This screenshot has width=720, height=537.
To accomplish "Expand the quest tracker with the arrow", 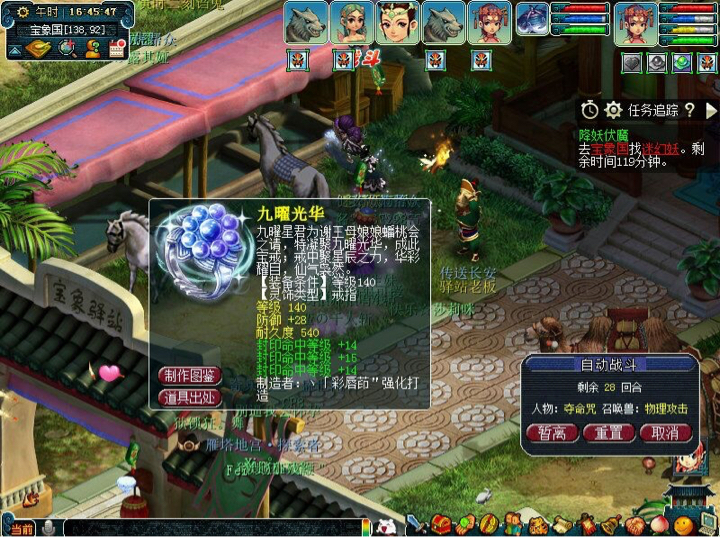I will (x=711, y=110).
